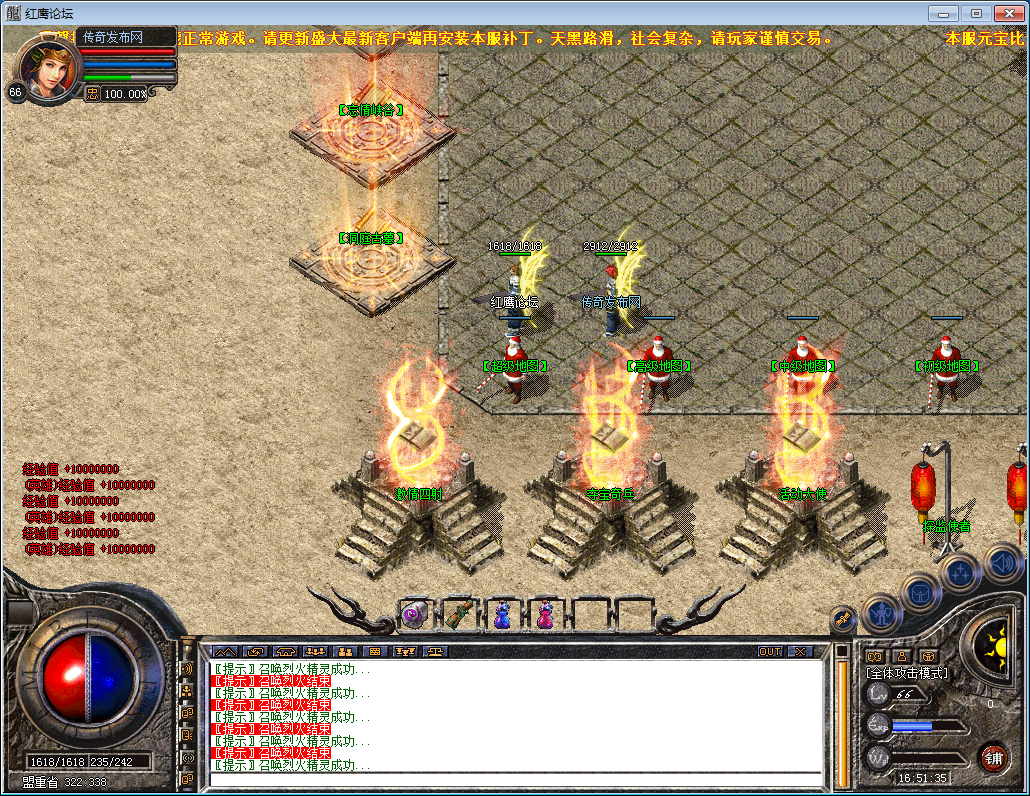Viewport: 1030px width, 796px height.
Task: Click the 忠 loyalty icon under portrait
Action: click(92, 93)
